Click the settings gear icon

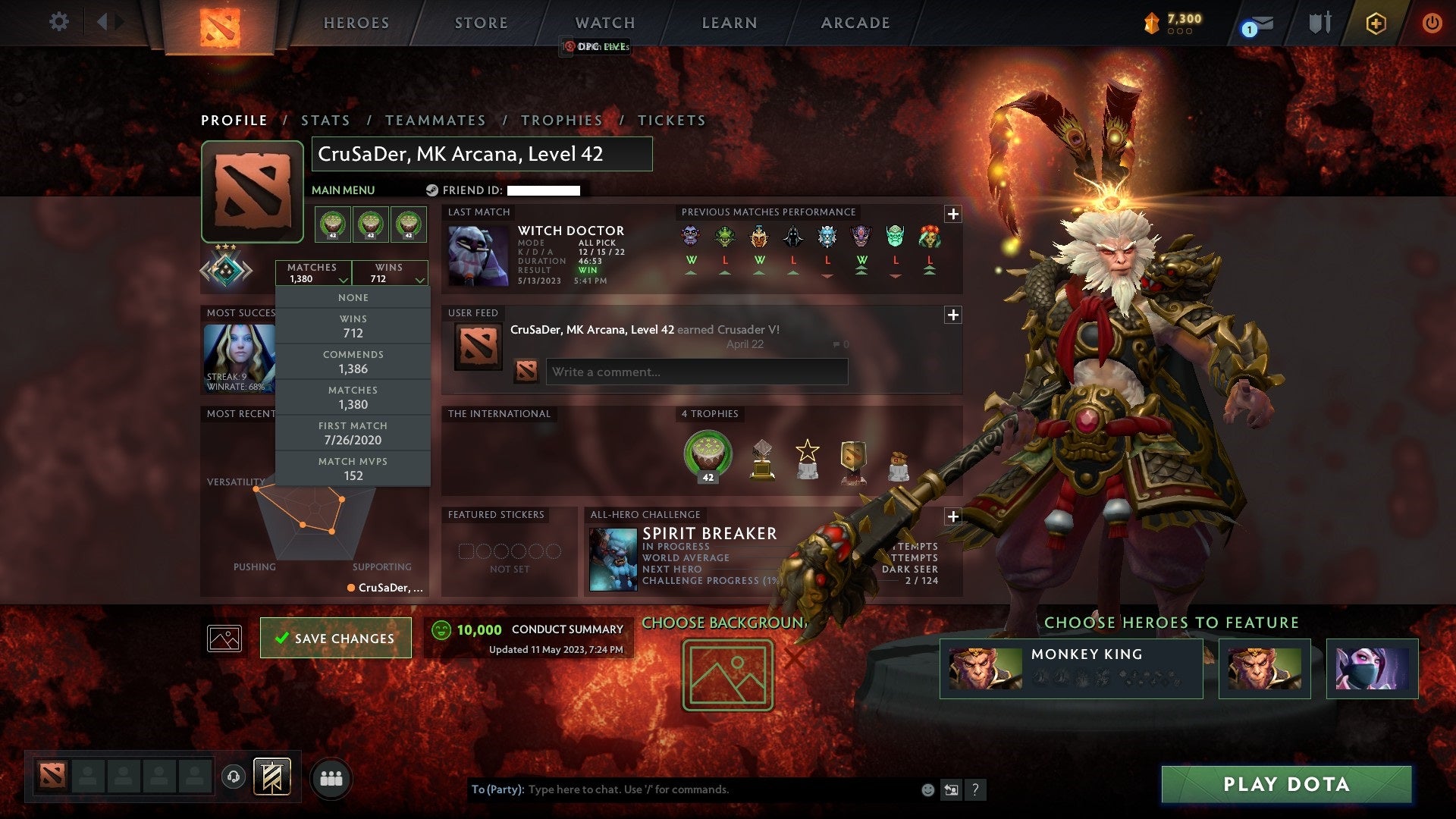pos(59,22)
